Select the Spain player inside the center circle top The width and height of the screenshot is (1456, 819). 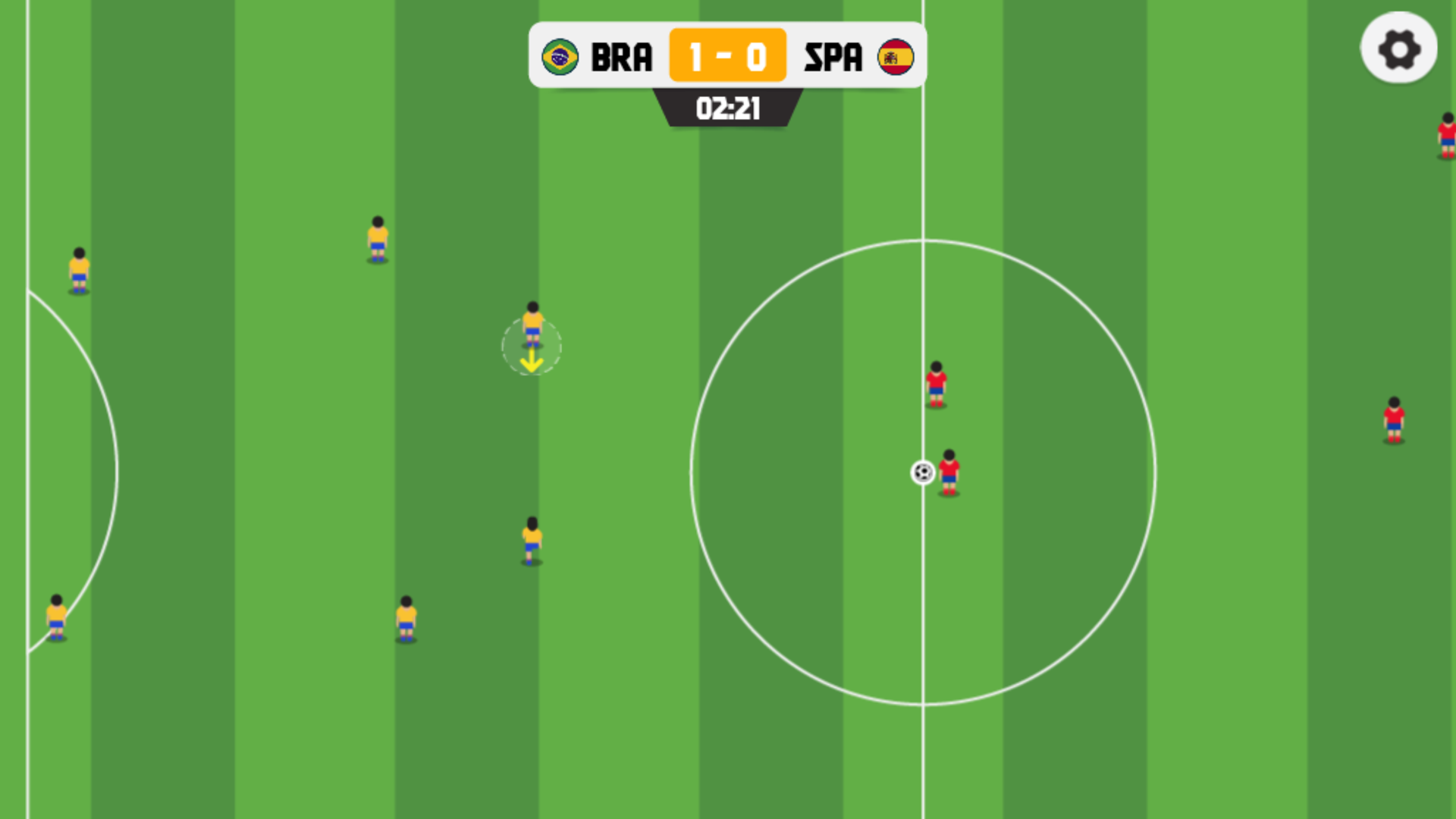pyautogui.click(x=938, y=383)
